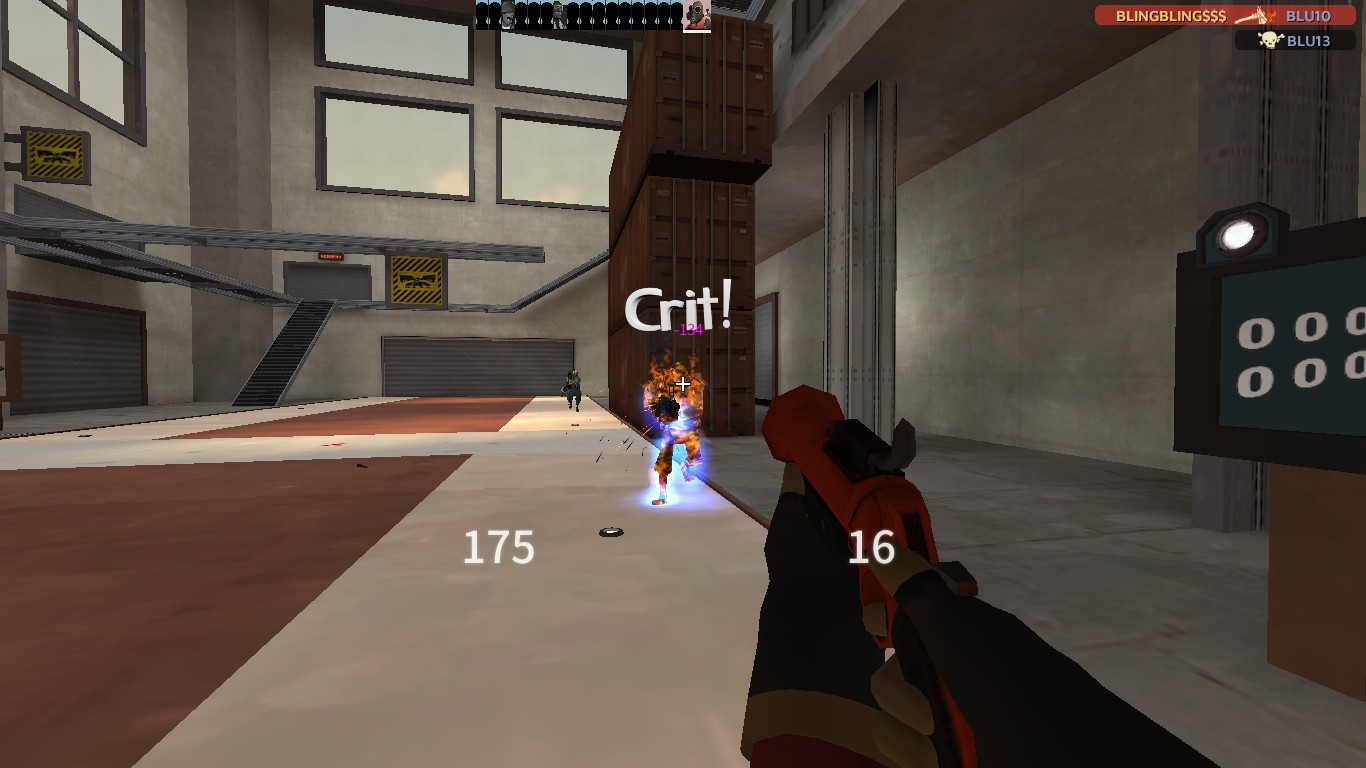Toggle the highlighted teammate slot in the strip

697,16
